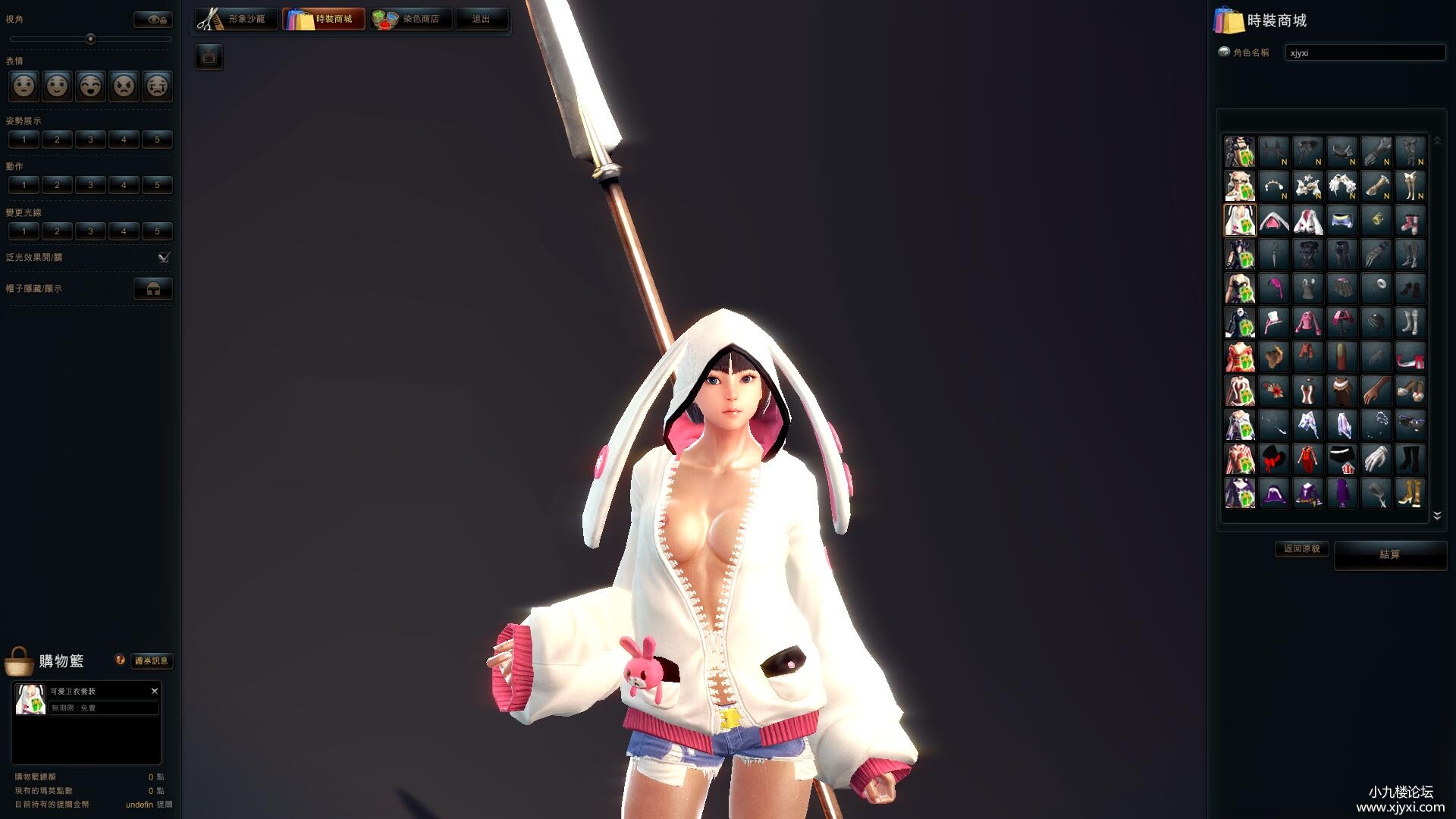Toggle the 帽子隱藏/顯示 hat visibility button
The height and width of the screenshot is (819, 1456).
pos(153,288)
